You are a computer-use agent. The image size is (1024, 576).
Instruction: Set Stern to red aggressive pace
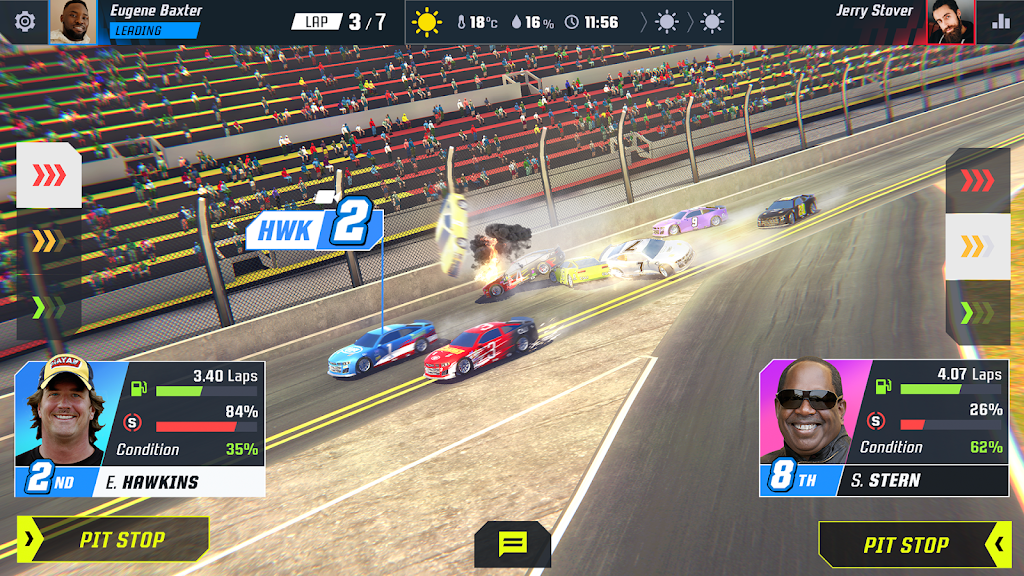pyautogui.click(x=977, y=181)
